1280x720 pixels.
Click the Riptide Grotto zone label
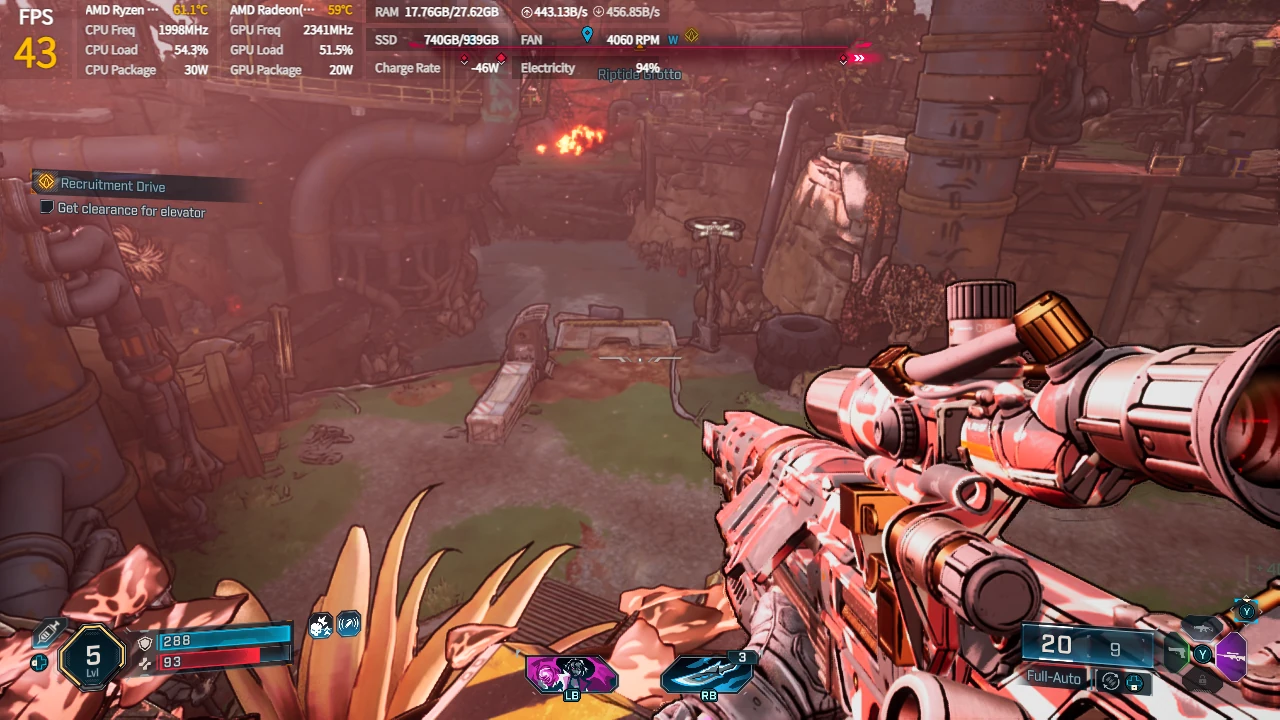coord(639,74)
